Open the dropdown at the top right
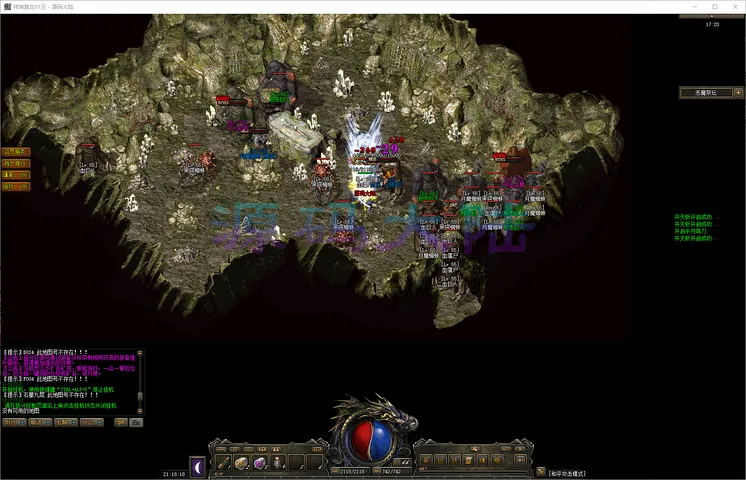746x480 pixels. pyautogui.click(x=709, y=92)
